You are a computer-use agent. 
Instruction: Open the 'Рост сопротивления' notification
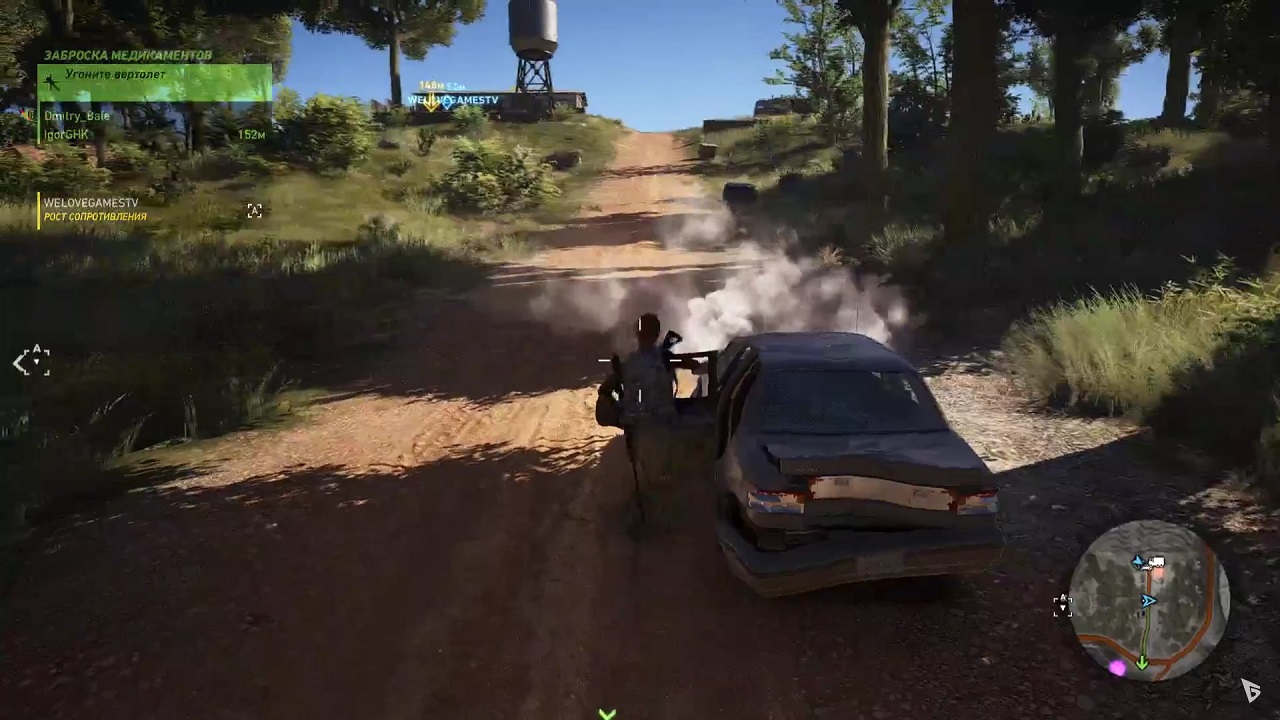(x=95, y=216)
